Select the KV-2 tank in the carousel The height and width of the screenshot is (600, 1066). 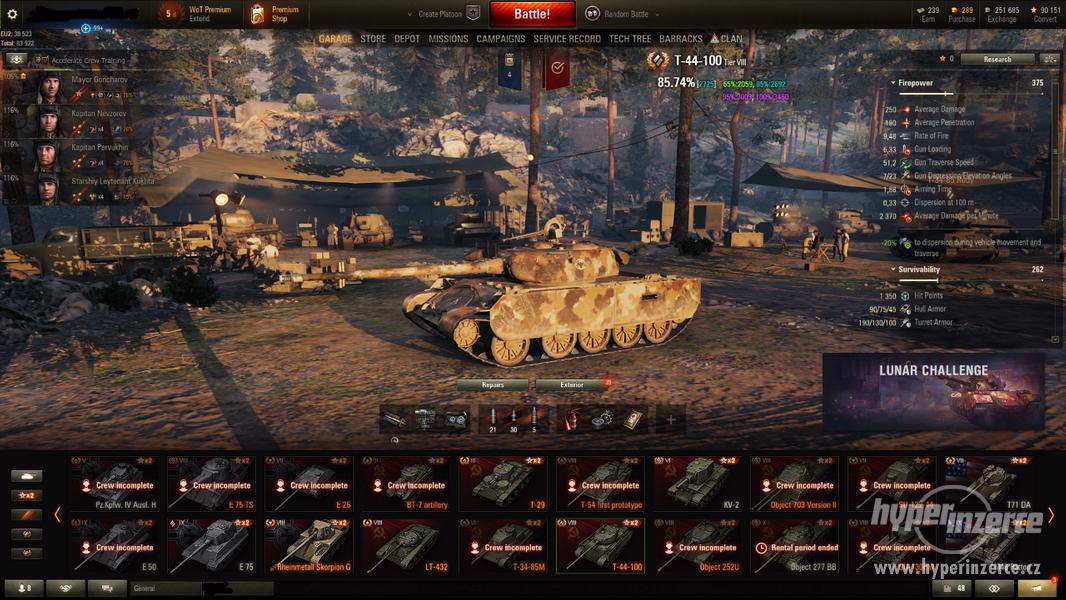point(696,483)
